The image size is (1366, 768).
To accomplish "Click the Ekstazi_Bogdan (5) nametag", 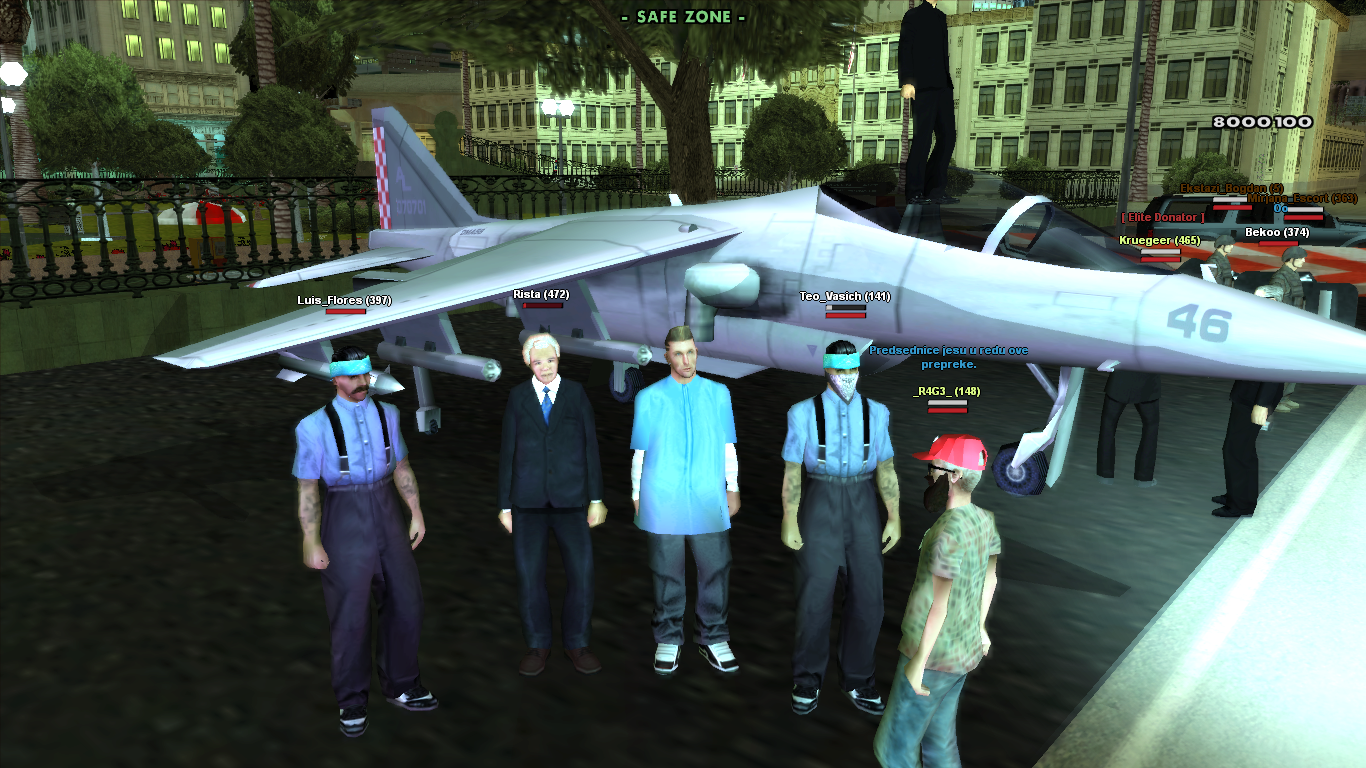I will [1231, 188].
